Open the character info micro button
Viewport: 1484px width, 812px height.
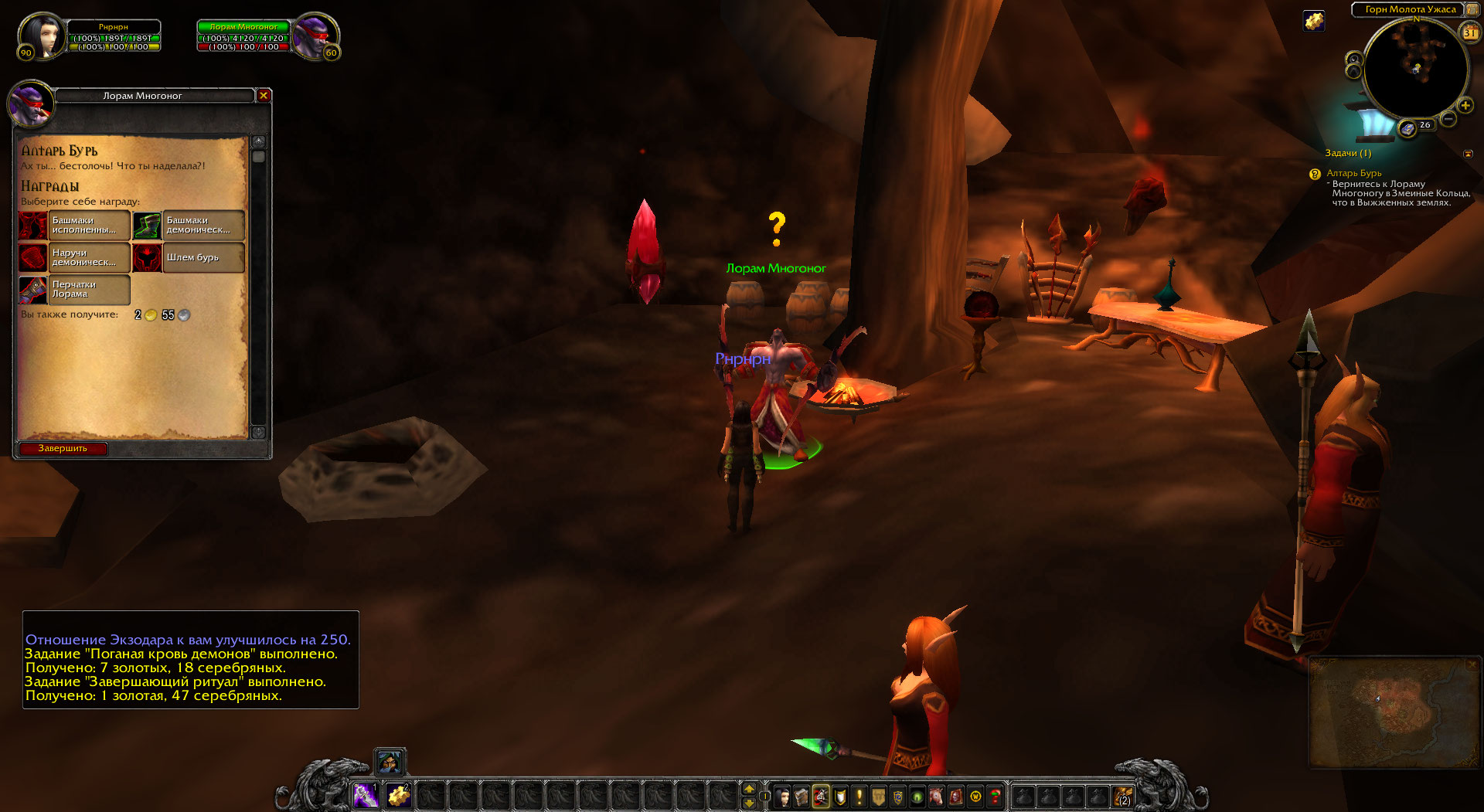tap(783, 796)
